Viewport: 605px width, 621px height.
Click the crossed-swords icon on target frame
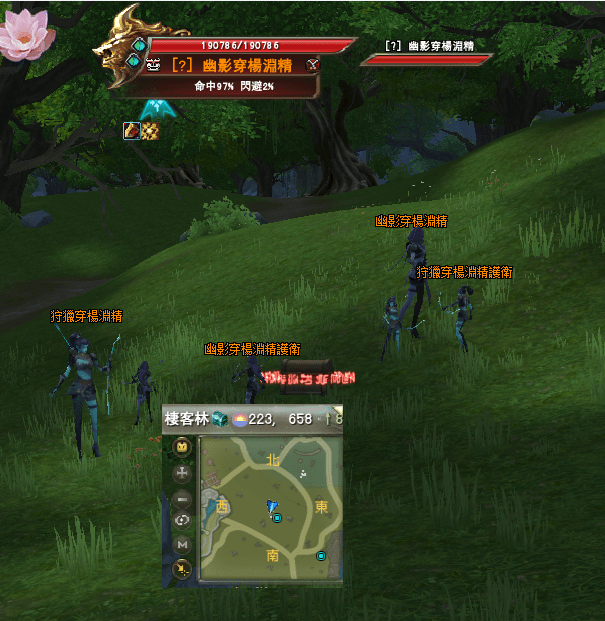point(313,65)
